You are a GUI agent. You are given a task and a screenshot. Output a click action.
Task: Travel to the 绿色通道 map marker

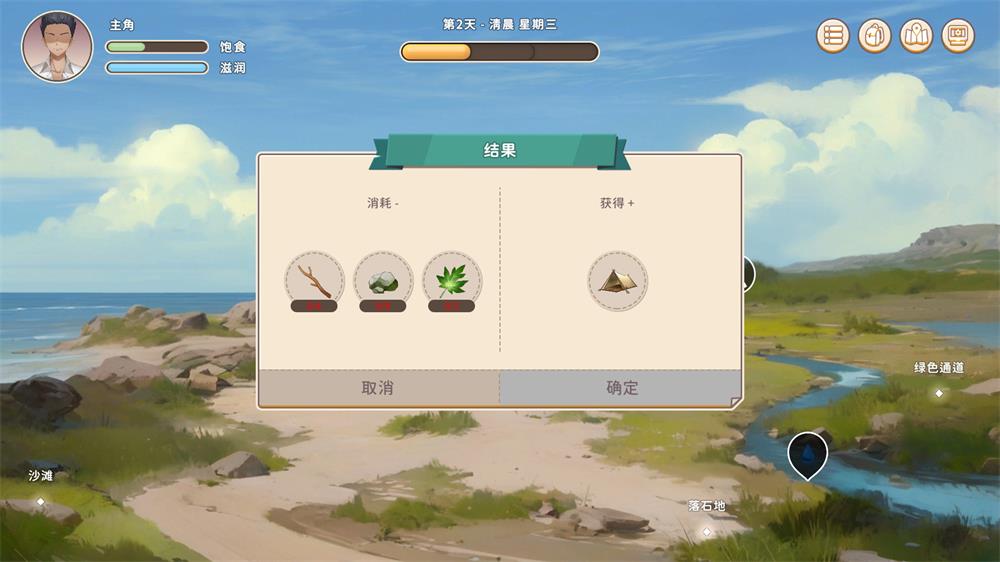938,393
